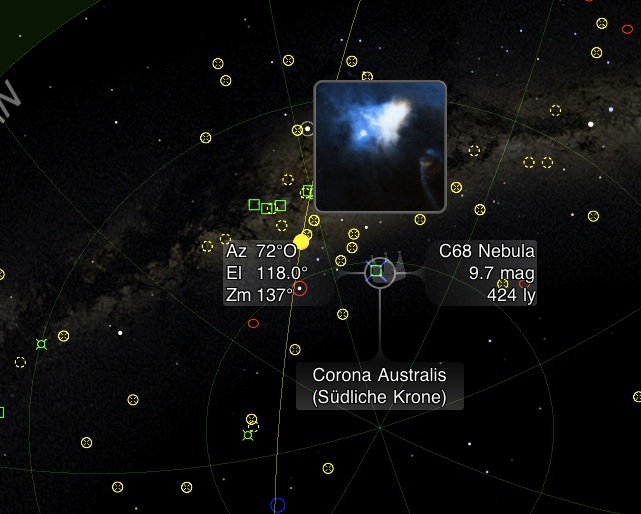Open the Corona Australis constellation label
The width and height of the screenshot is (641, 514).
point(379,386)
